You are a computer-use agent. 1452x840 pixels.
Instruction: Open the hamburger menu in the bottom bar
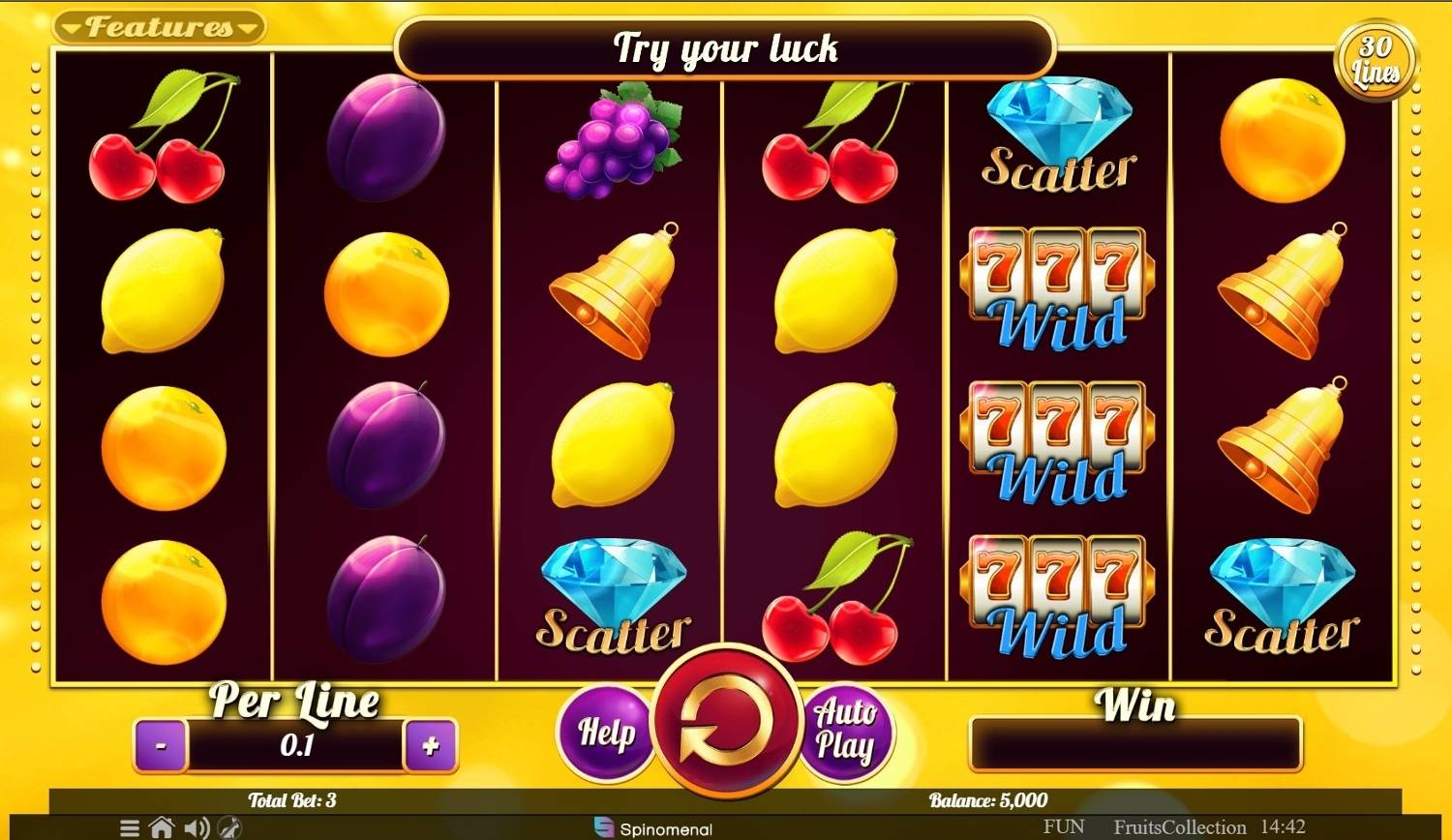pyautogui.click(x=130, y=828)
